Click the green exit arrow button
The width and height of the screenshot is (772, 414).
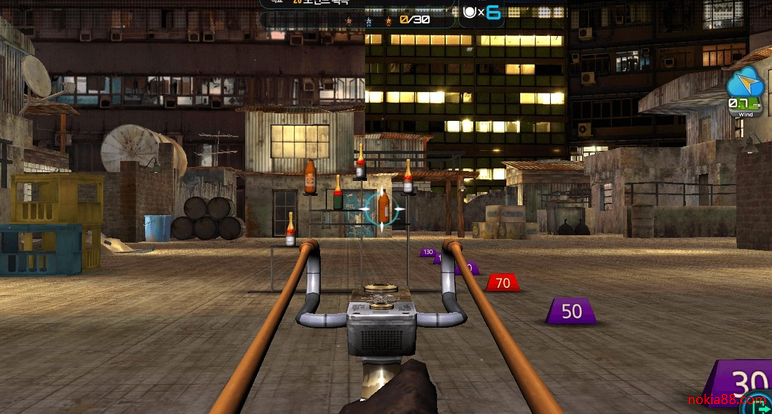(763, 406)
